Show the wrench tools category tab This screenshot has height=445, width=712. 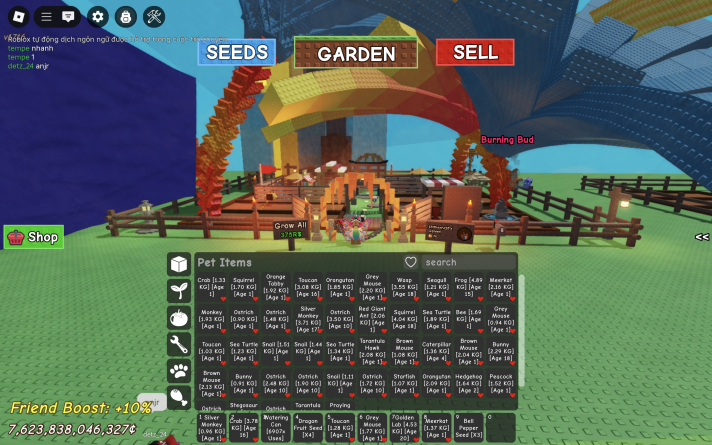point(179,345)
